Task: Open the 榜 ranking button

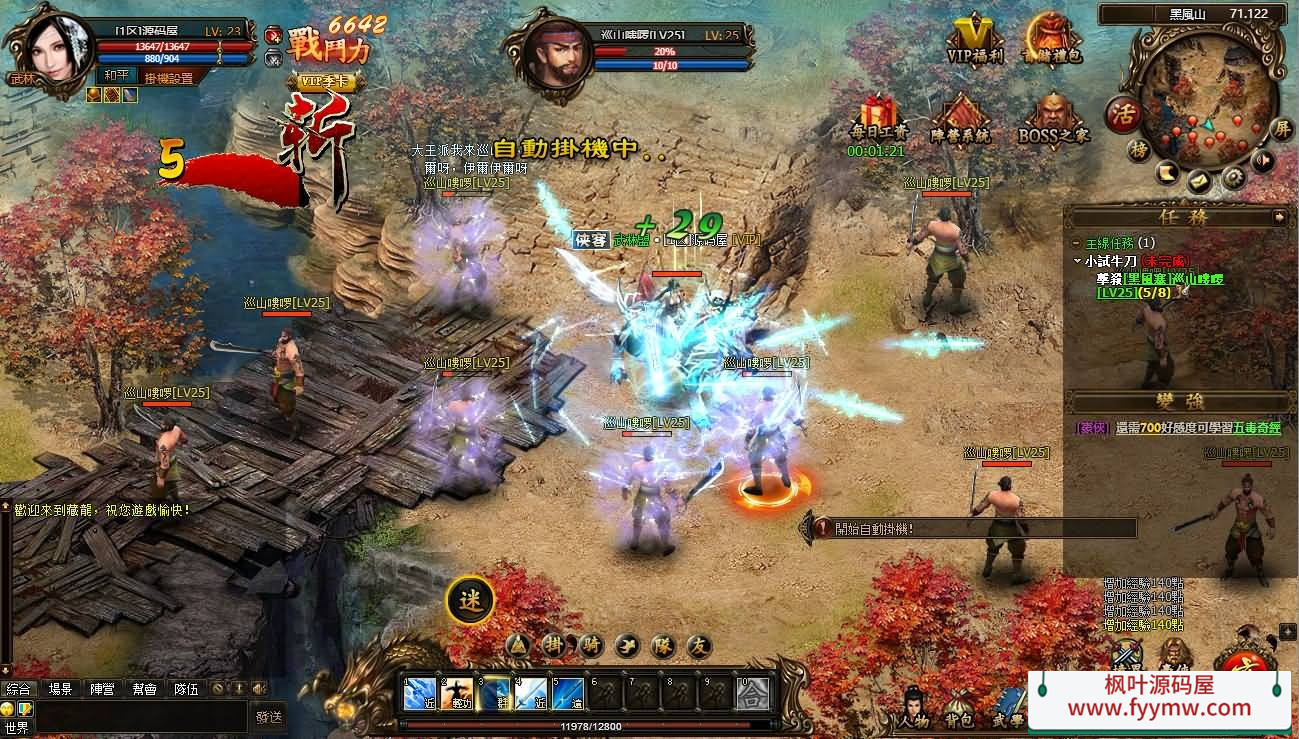Action: pos(1138,150)
